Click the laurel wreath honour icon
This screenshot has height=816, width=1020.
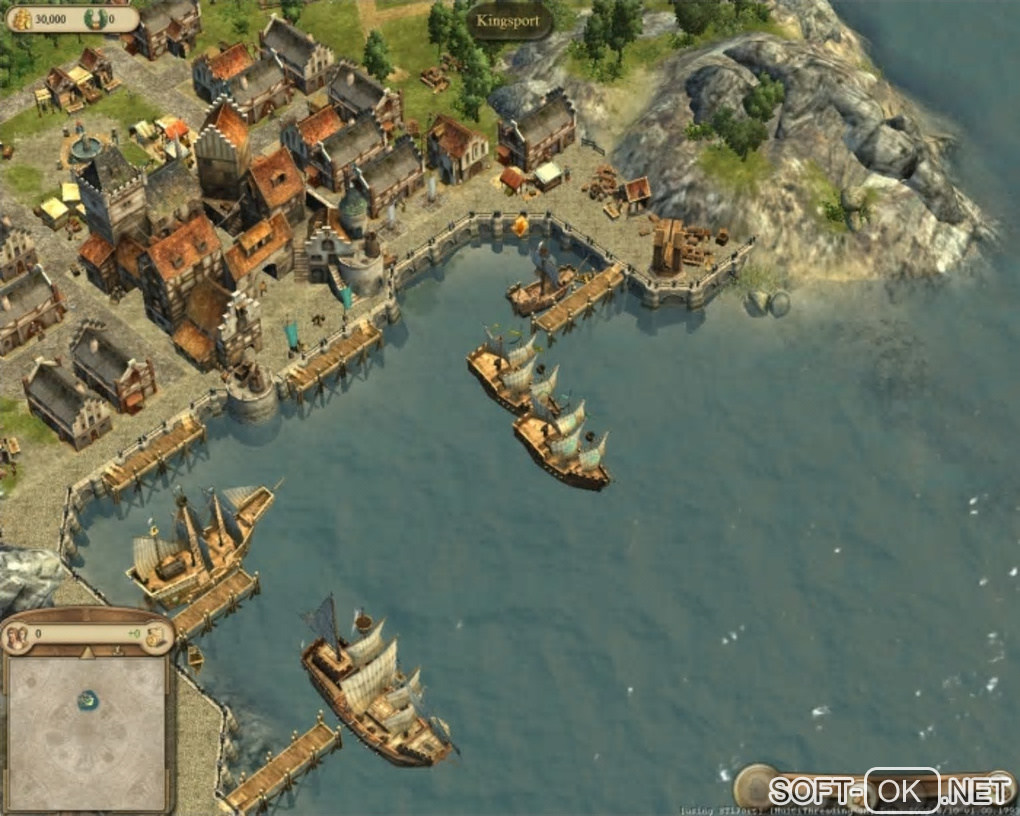94,18
